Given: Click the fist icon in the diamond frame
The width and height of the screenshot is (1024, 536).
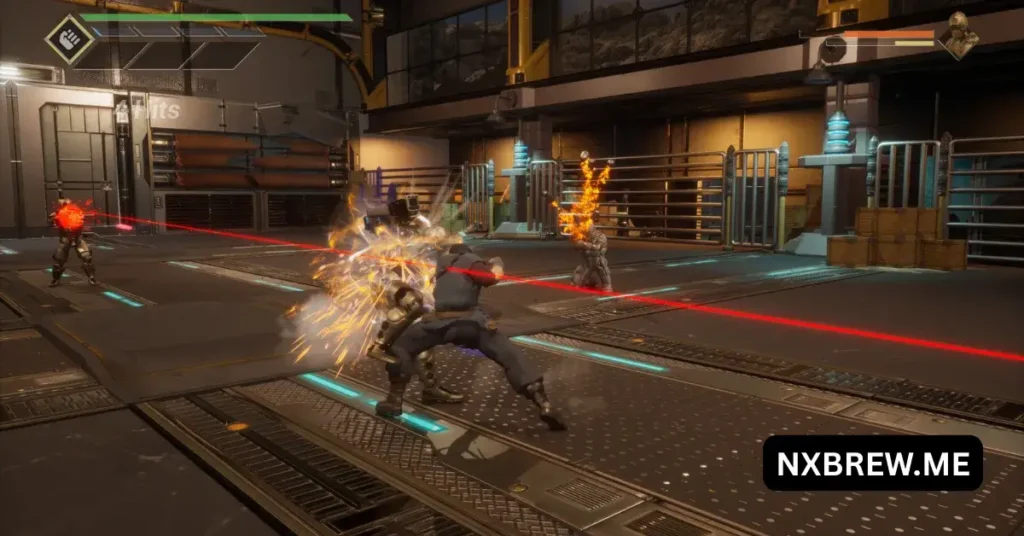Looking at the screenshot, I should 70,39.
